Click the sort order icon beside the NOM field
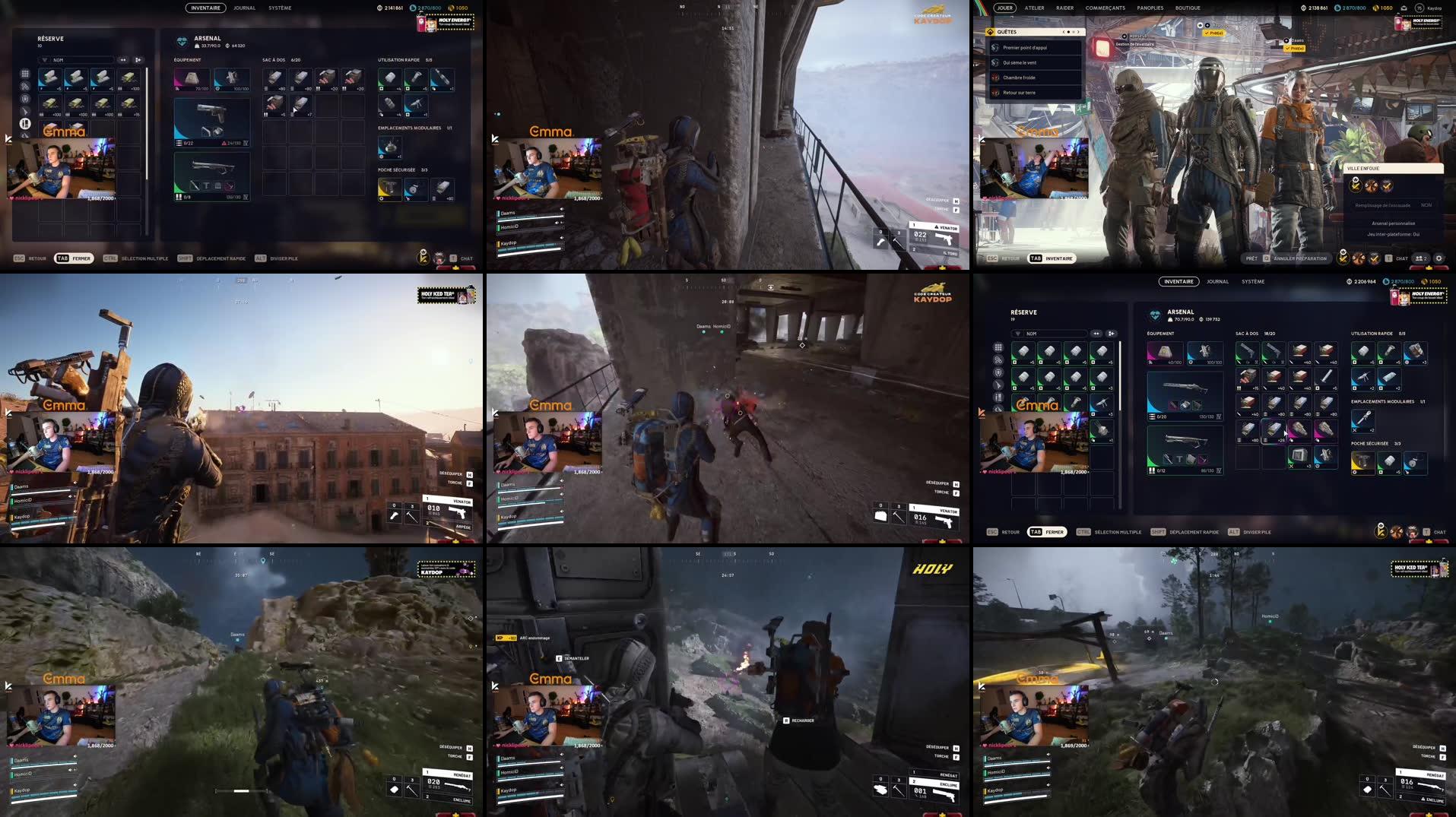This screenshot has height=817, width=1456. [122, 60]
